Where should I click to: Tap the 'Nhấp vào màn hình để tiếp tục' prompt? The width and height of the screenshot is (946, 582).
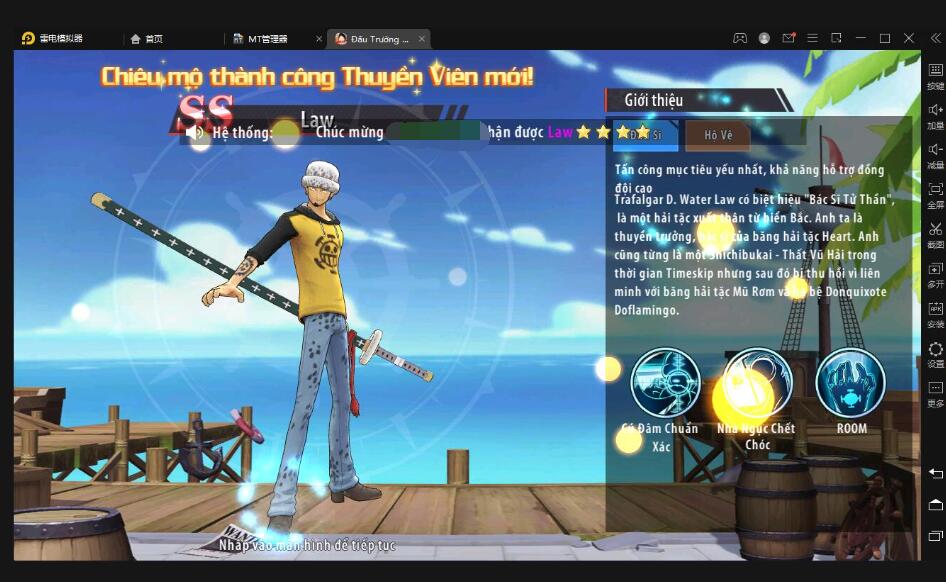click(309, 546)
